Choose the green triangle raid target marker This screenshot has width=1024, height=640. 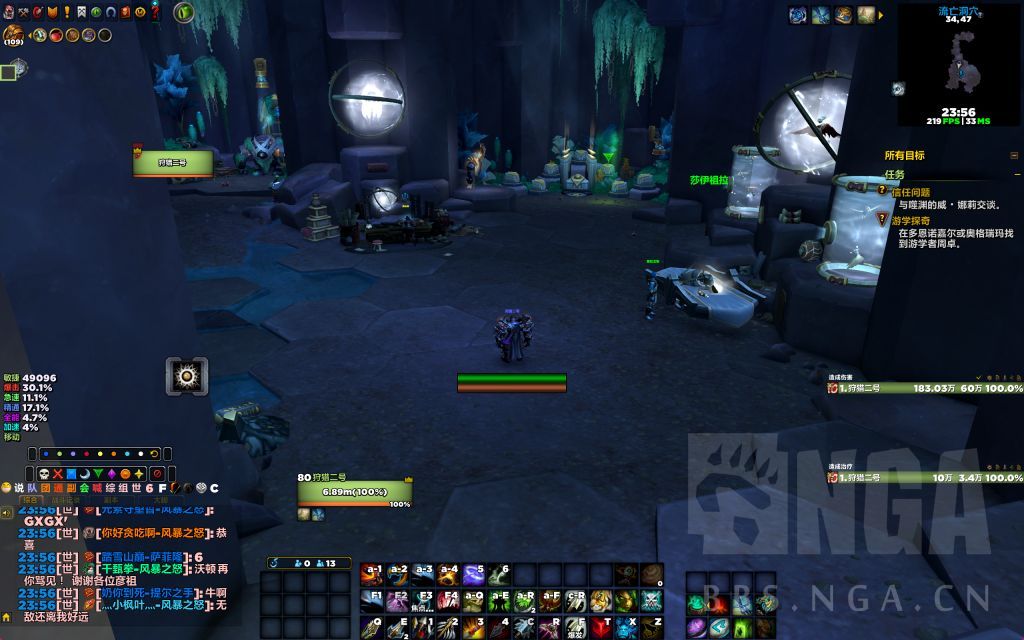(x=98, y=473)
